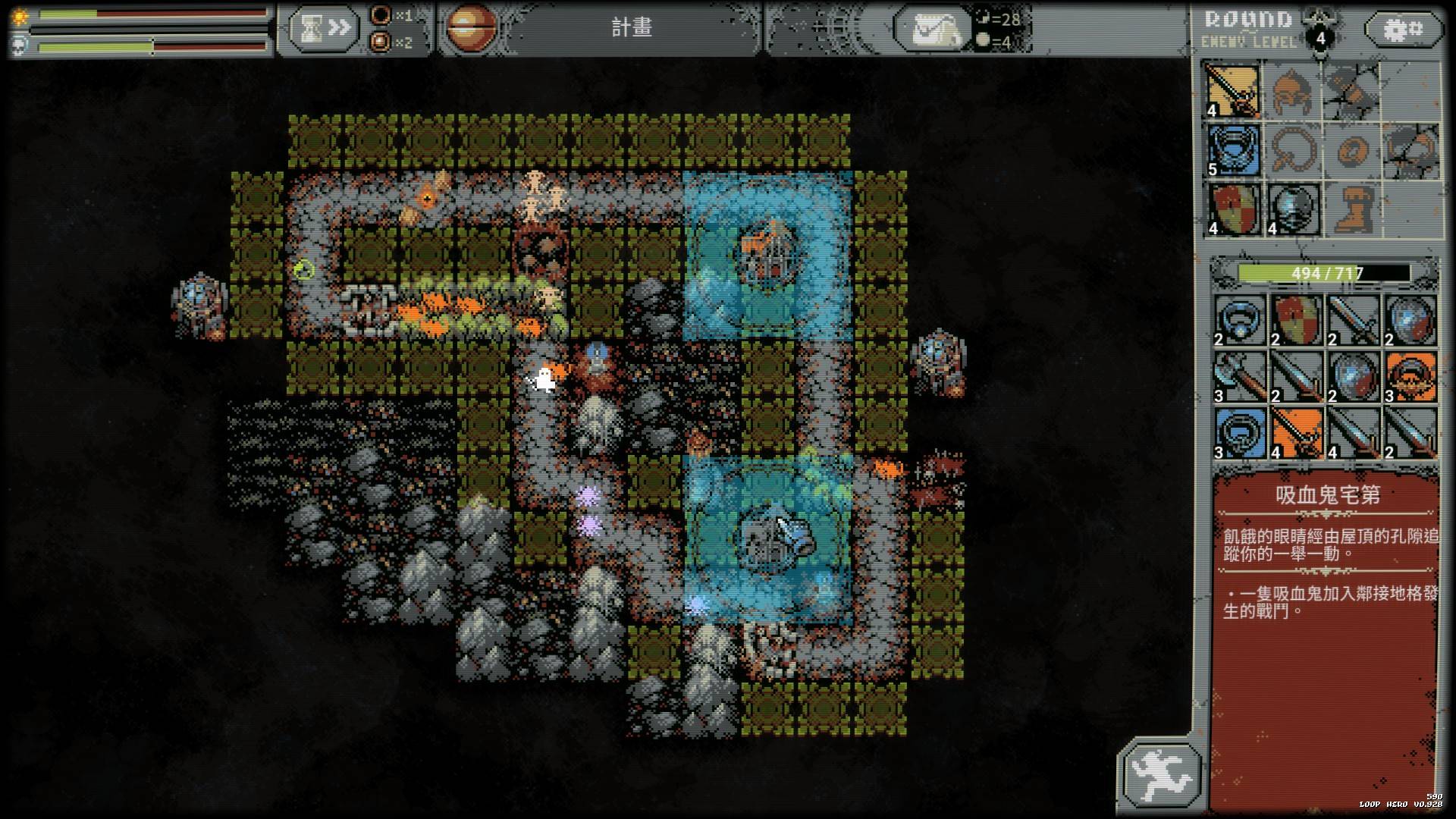Open the gear settings menu
The image size is (1456, 819).
(1404, 30)
